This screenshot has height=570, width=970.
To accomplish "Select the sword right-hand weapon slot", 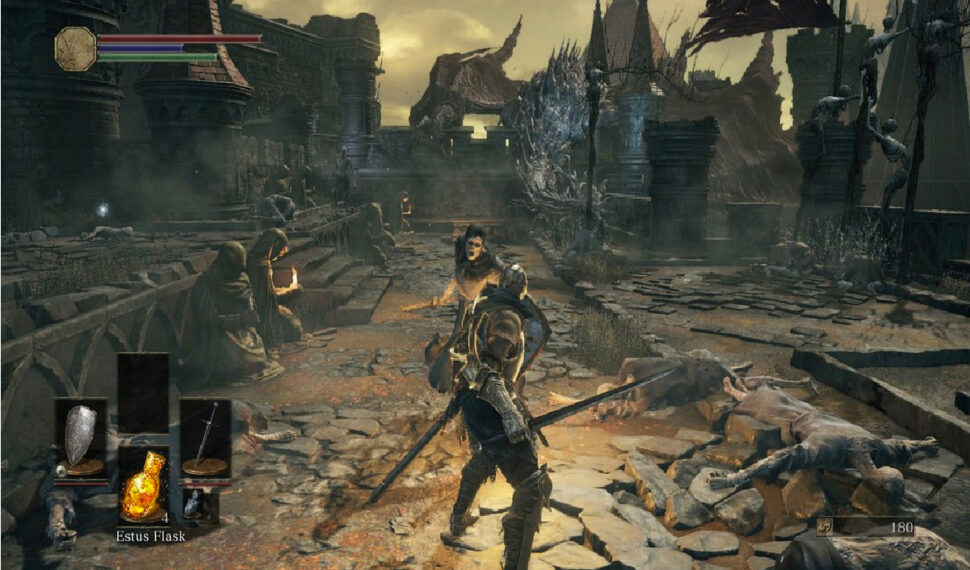I will click(206, 438).
